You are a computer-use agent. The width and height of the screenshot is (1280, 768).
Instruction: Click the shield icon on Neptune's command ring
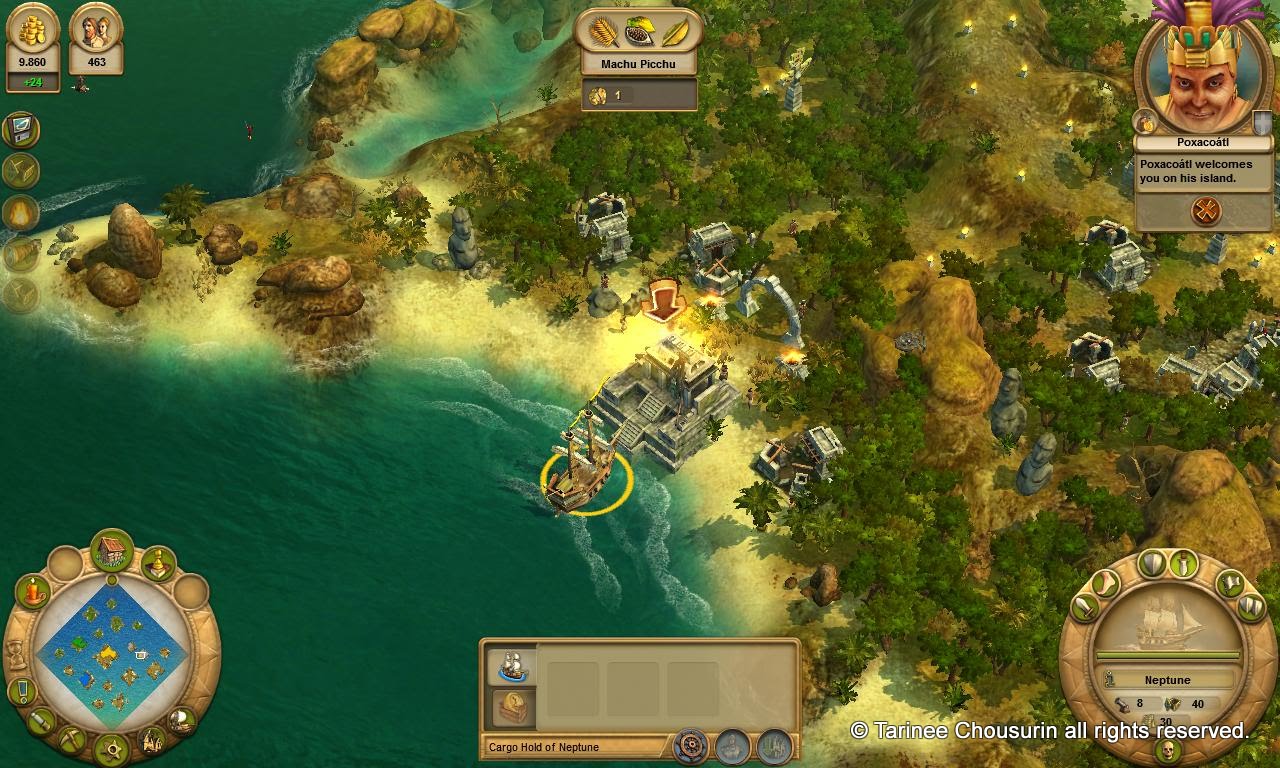click(x=1152, y=564)
